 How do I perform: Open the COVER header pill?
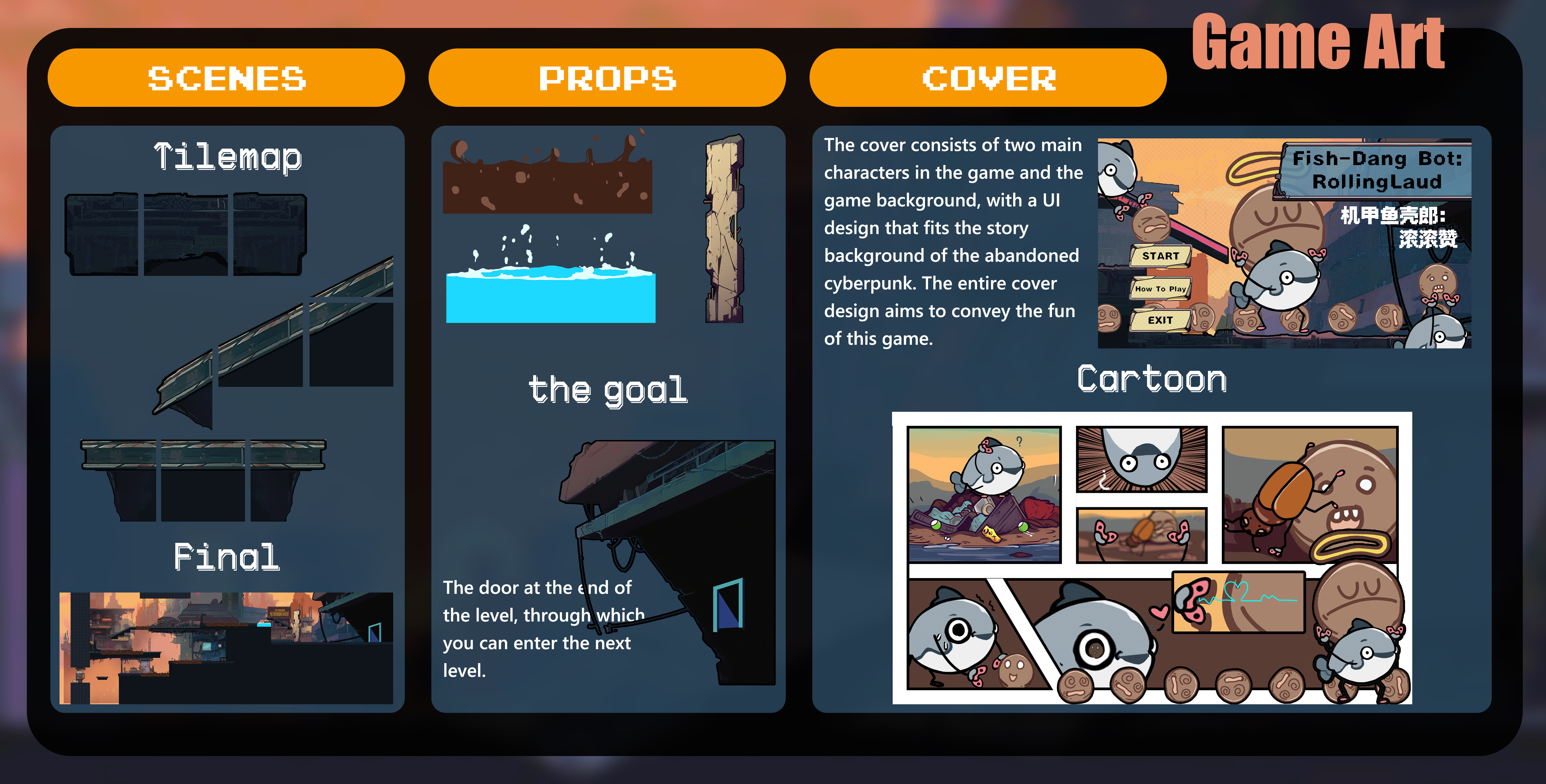coord(988,78)
